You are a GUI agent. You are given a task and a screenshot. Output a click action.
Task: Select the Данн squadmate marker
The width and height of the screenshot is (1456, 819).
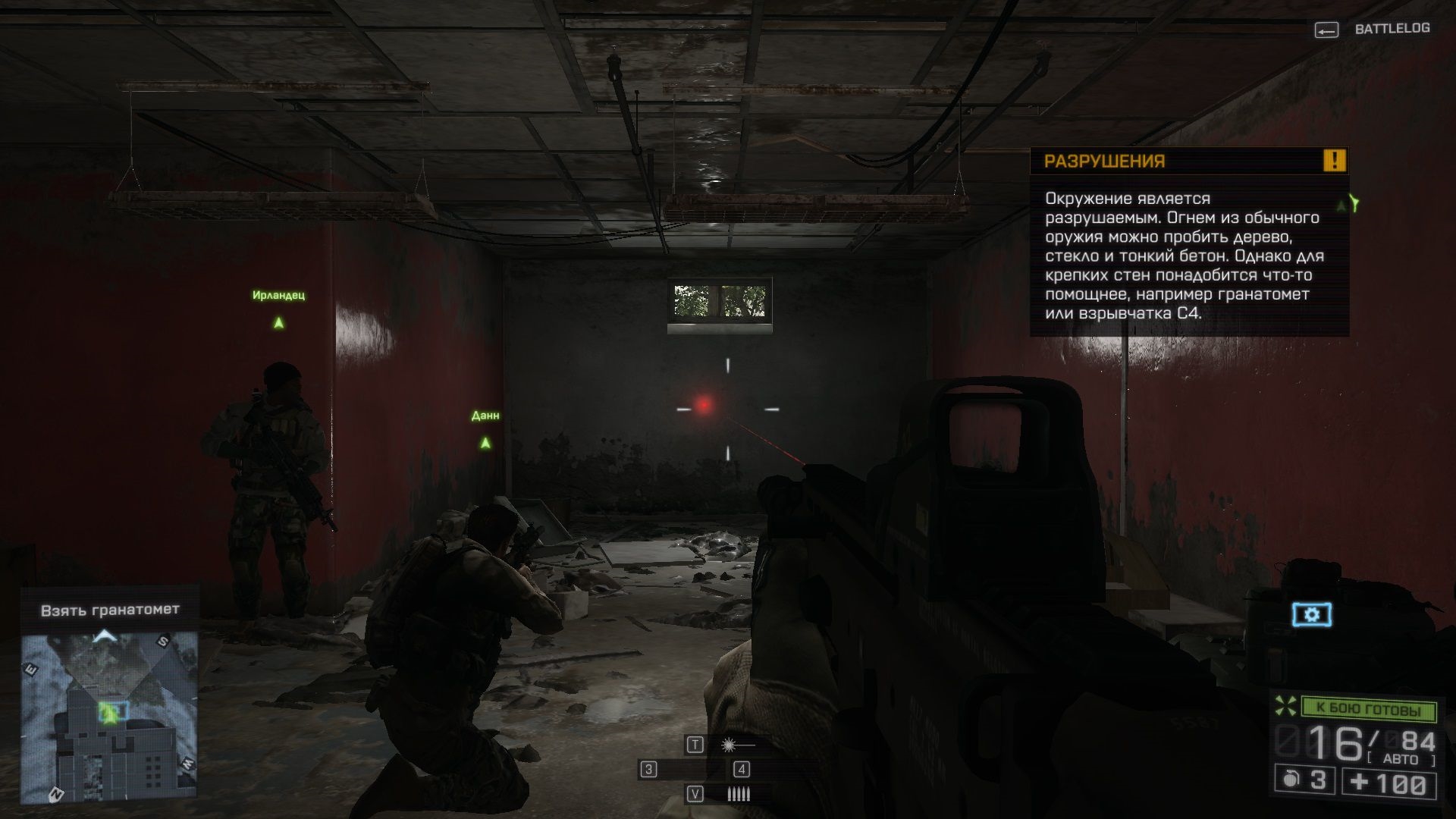(485, 442)
